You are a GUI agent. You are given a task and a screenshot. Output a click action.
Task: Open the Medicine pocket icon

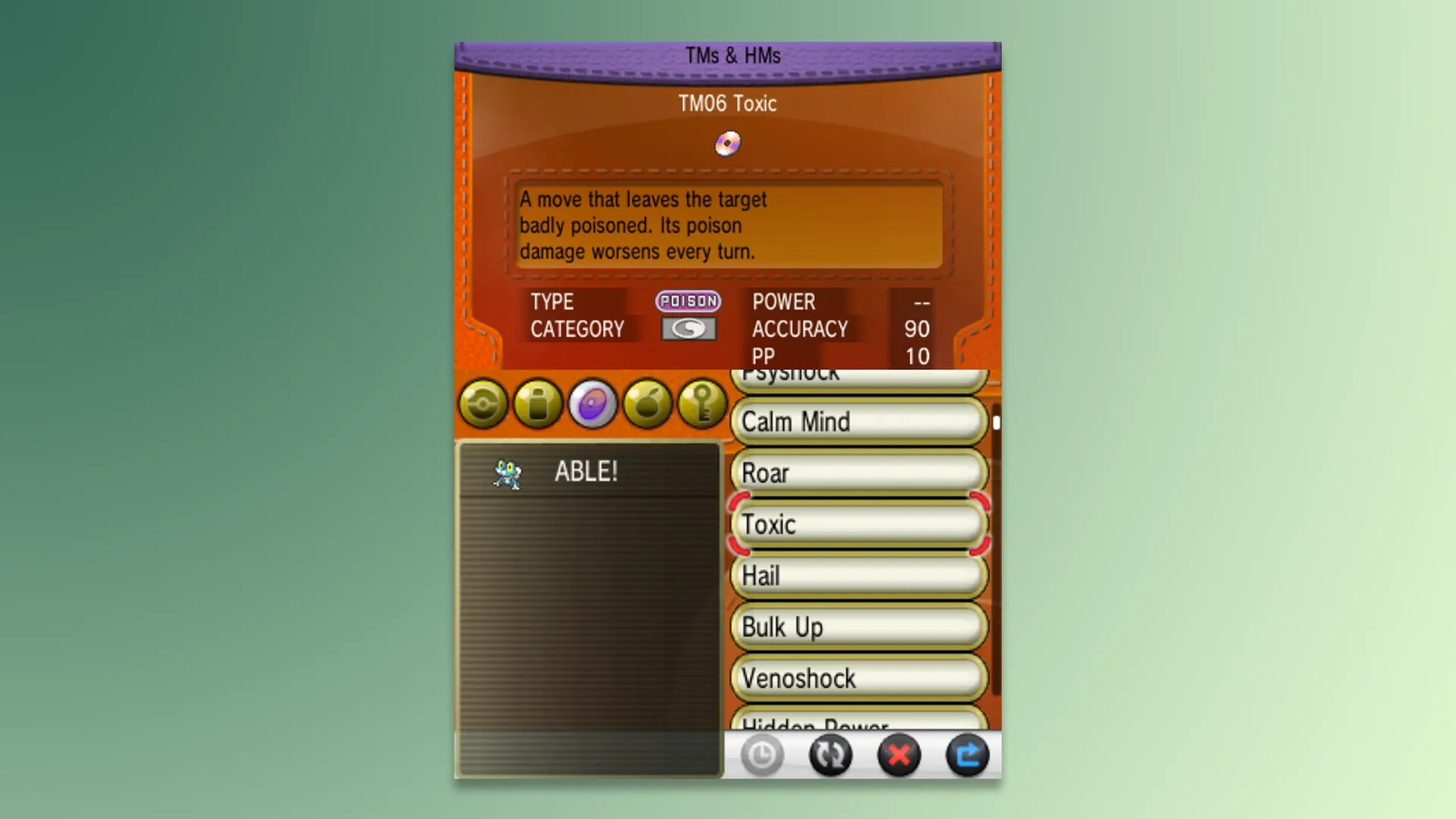tap(537, 404)
